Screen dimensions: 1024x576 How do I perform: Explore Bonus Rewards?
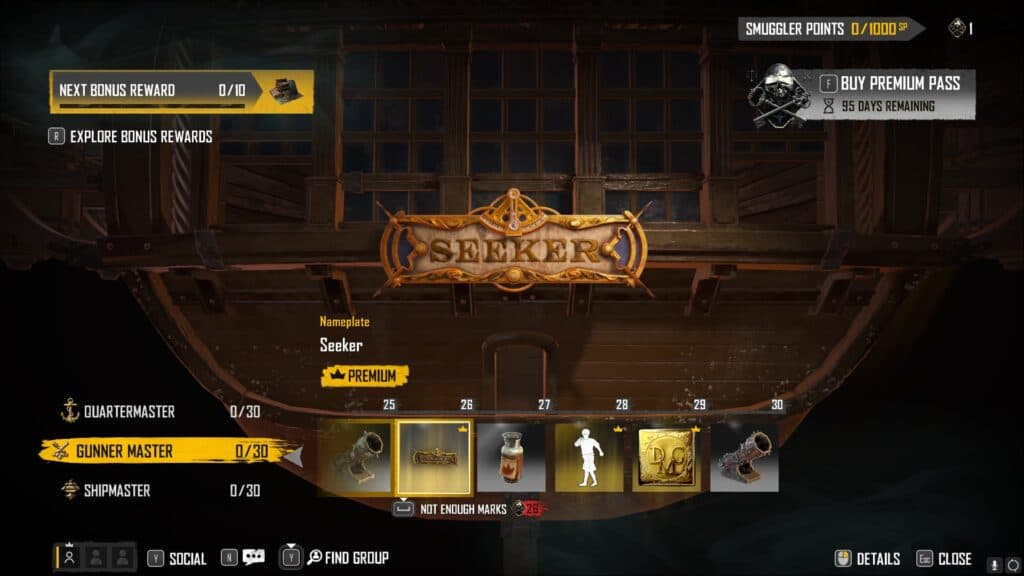pyautogui.click(x=140, y=136)
